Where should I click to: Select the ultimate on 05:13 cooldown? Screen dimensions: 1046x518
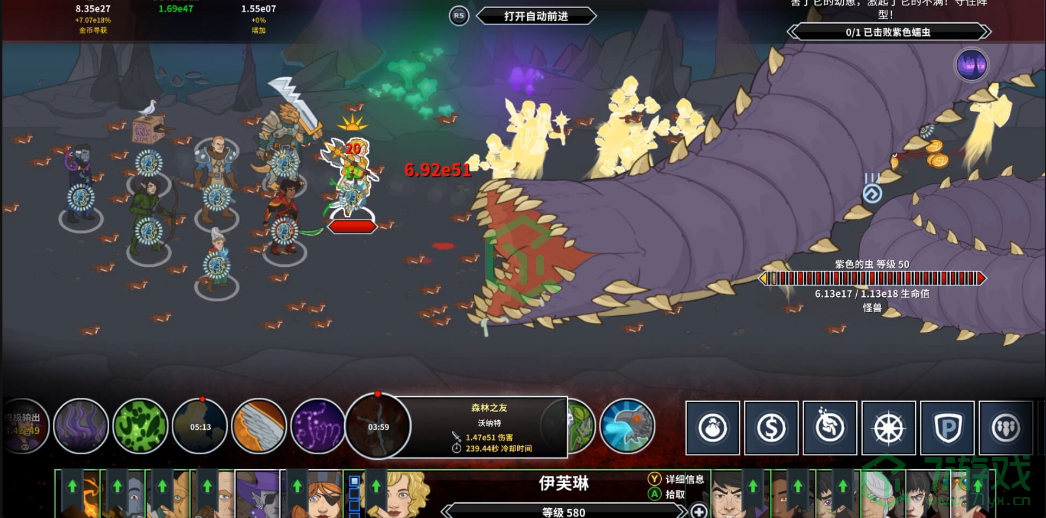click(x=200, y=426)
